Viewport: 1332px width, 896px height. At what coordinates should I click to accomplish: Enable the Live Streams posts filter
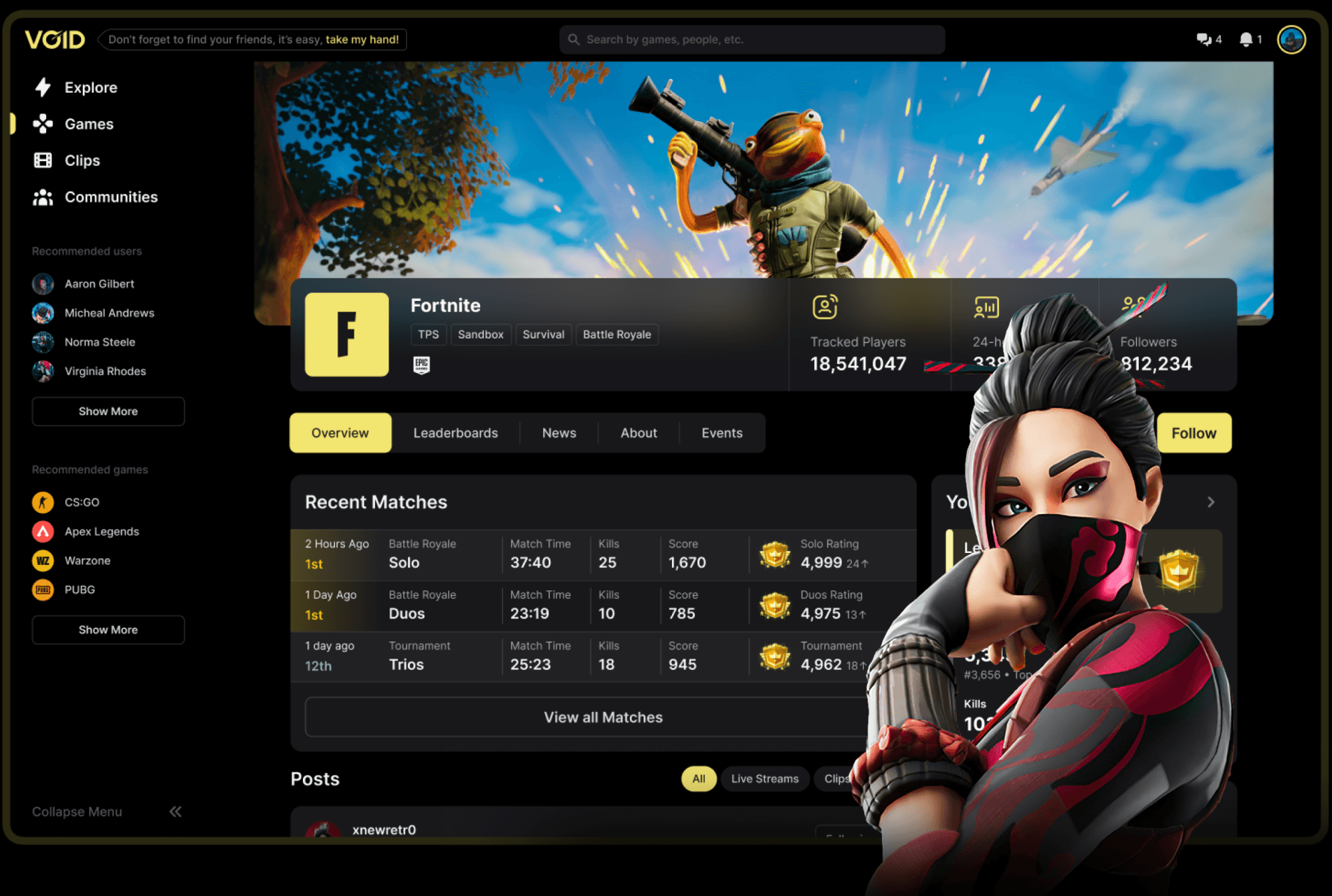pos(764,778)
